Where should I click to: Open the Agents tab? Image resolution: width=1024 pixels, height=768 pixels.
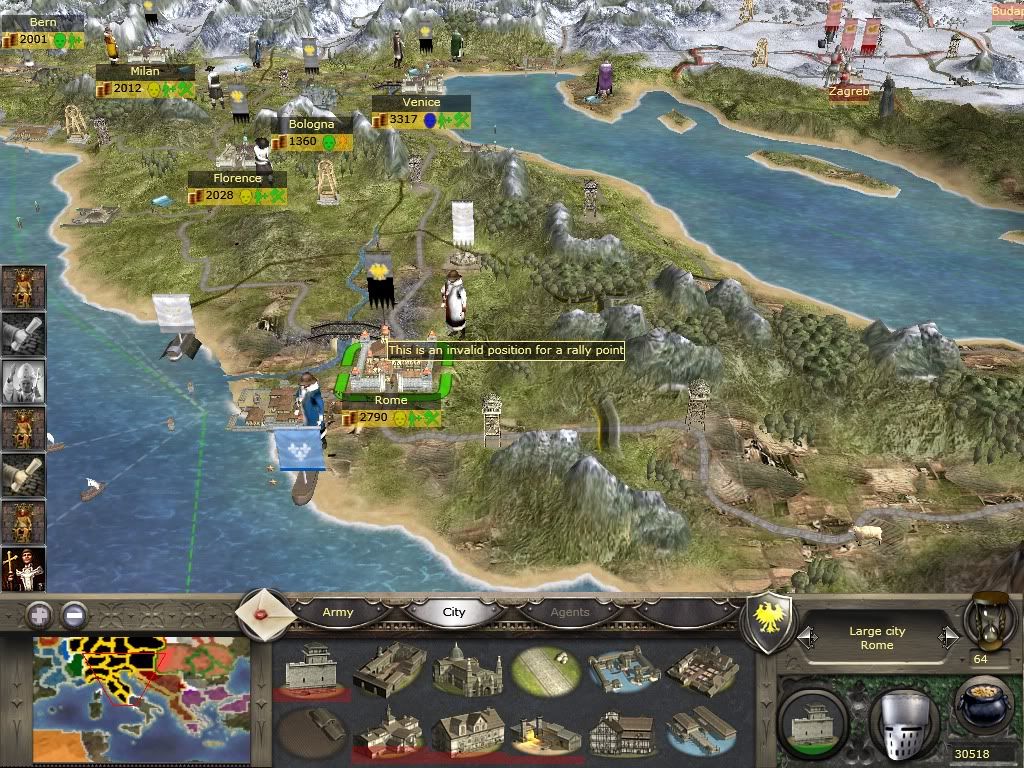[570, 612]
